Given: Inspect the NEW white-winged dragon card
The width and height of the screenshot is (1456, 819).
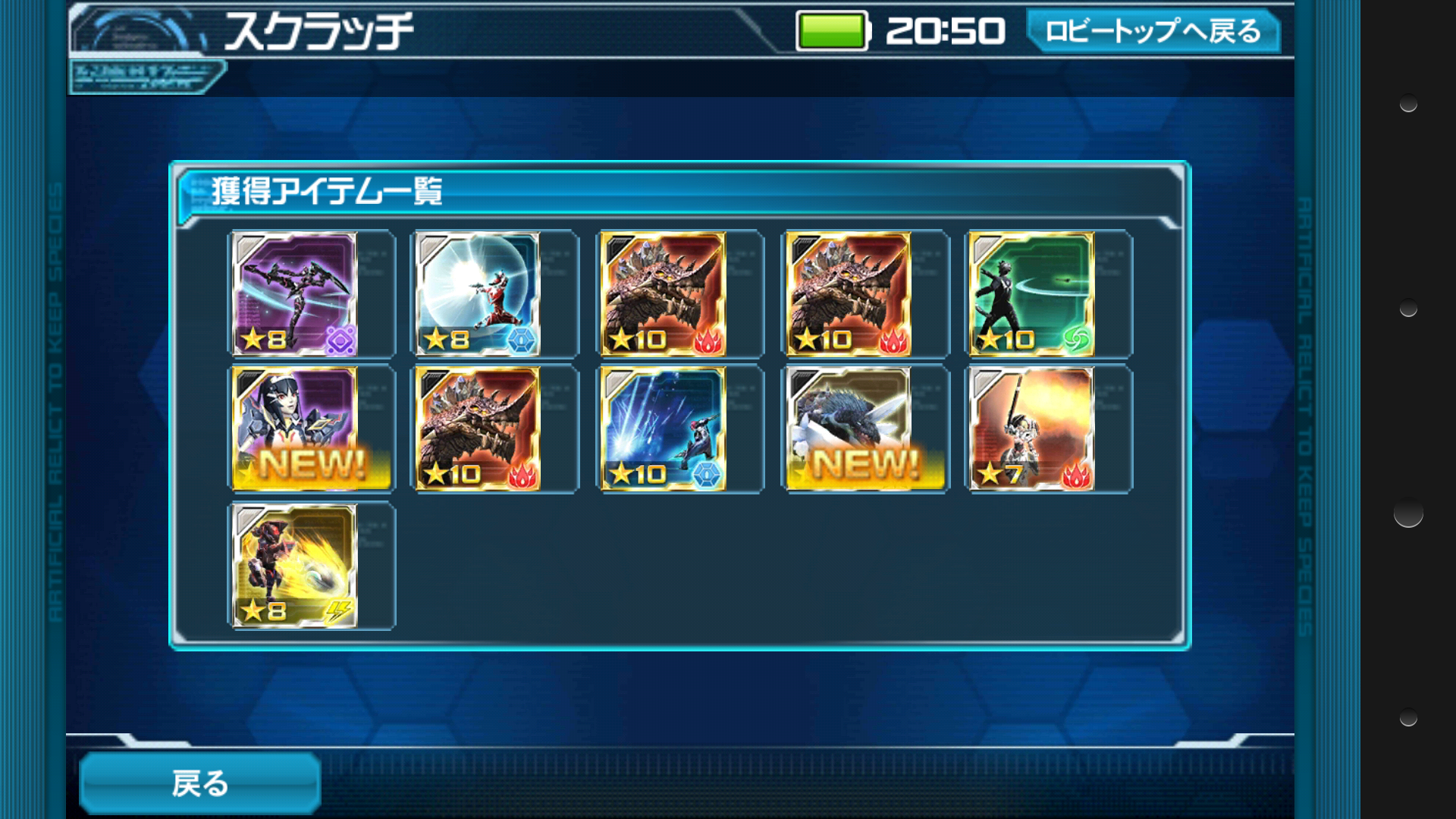Looking at the screenshot, I should [x=849, y=429].
